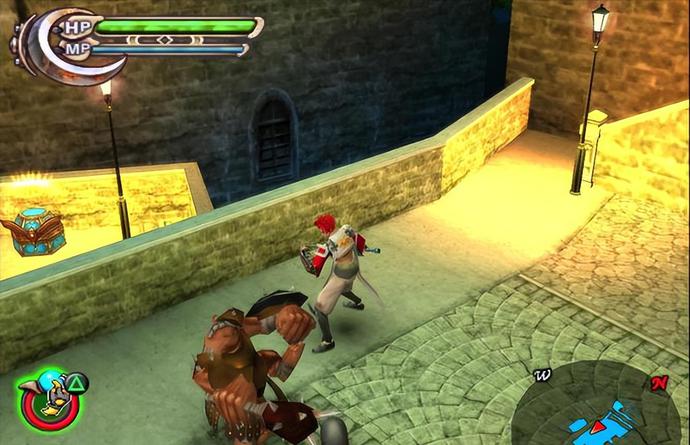The width and height of the screenshot is (690, 445).
Task: Click the white W compass marker
Action: coord(543,376)
